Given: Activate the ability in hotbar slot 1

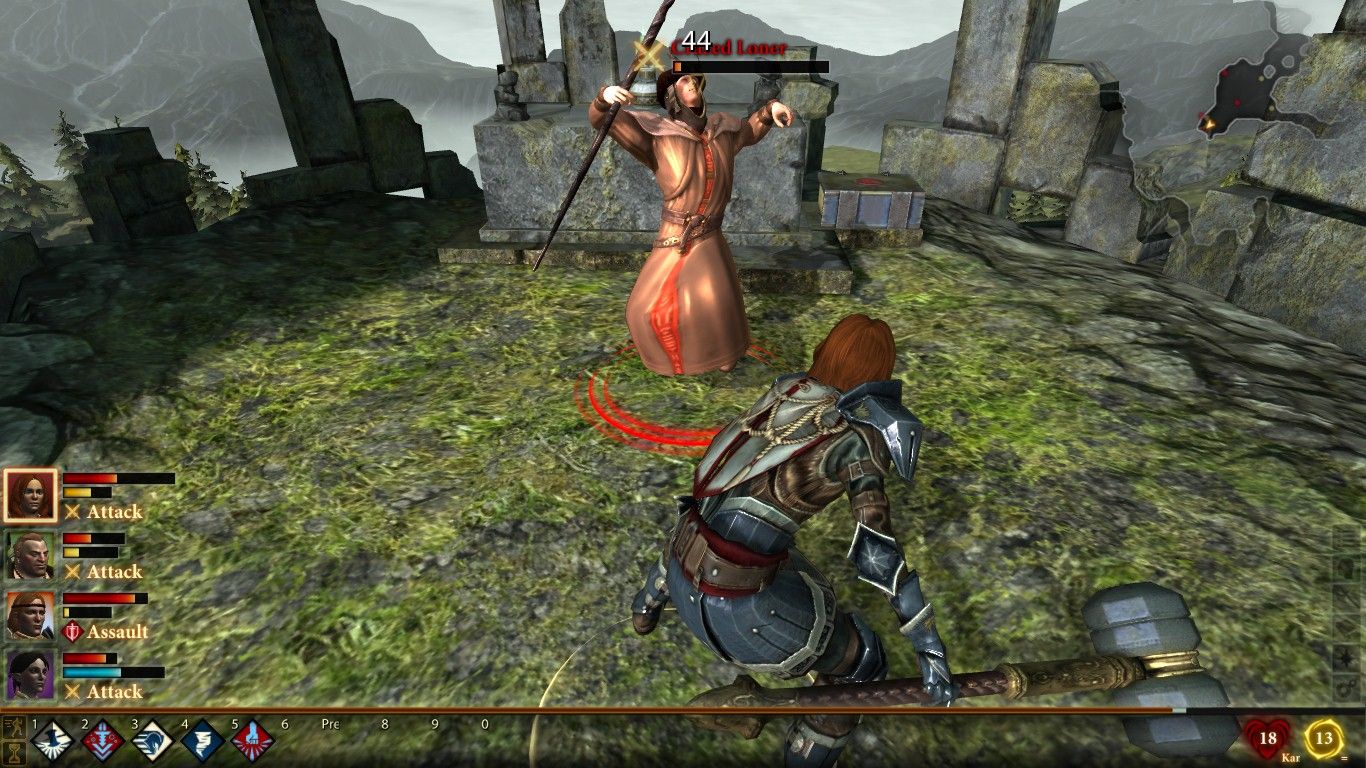Looking at the screenshot, I should click(53, 742).
